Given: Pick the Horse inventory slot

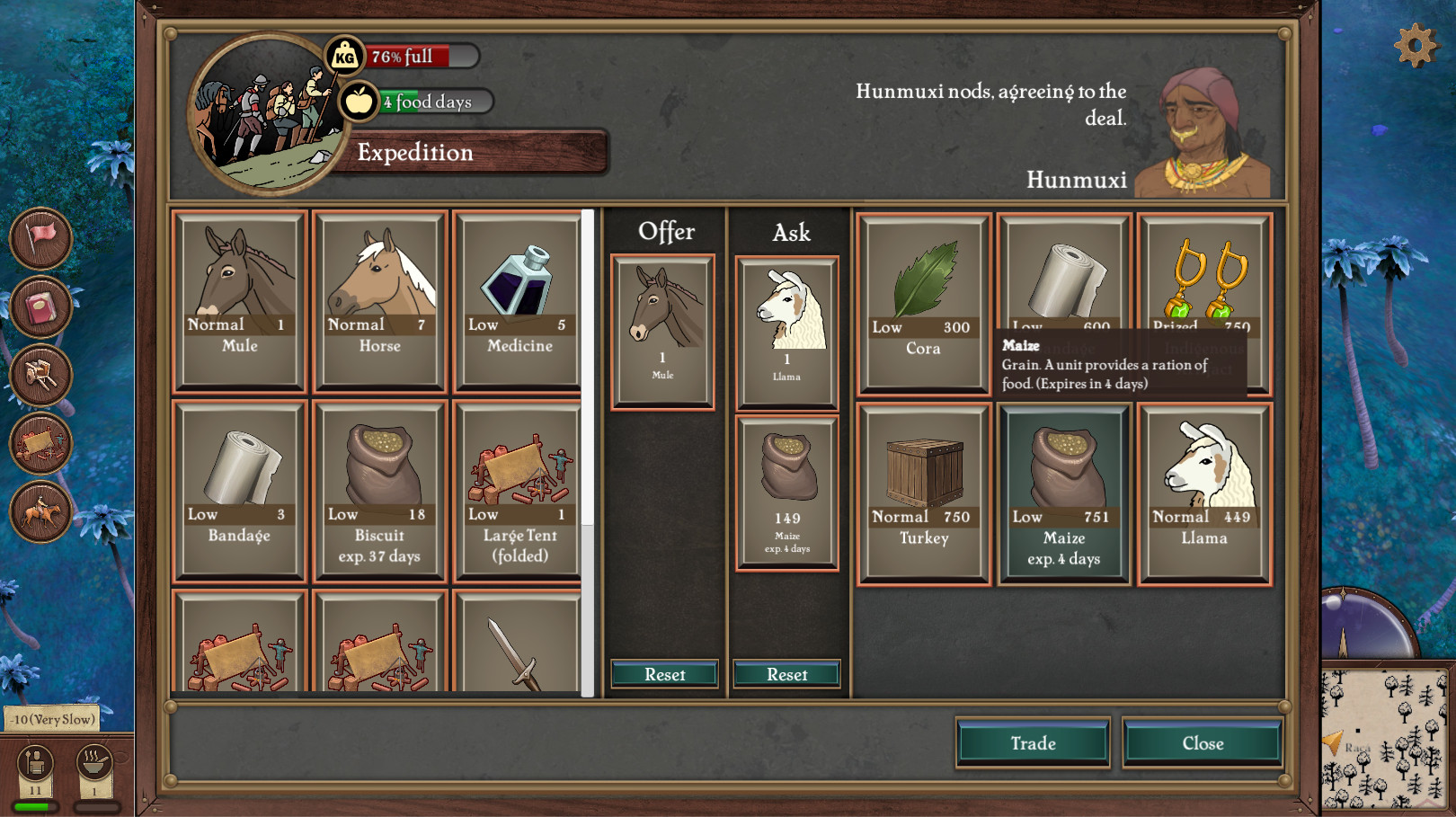Looking at the screenshot, I should point(380,302).
